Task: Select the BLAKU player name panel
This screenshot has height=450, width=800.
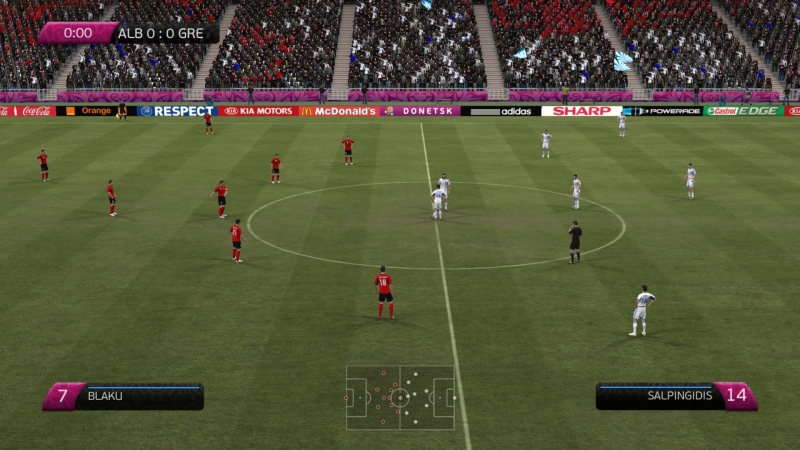Action: point(124,396)
